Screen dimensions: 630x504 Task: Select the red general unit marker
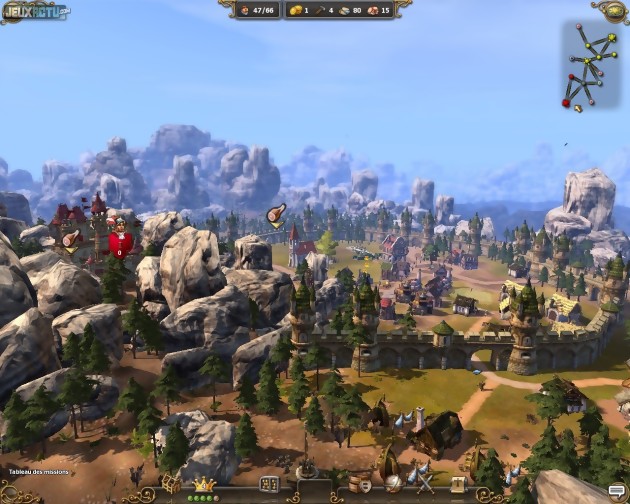pos(120,241)
